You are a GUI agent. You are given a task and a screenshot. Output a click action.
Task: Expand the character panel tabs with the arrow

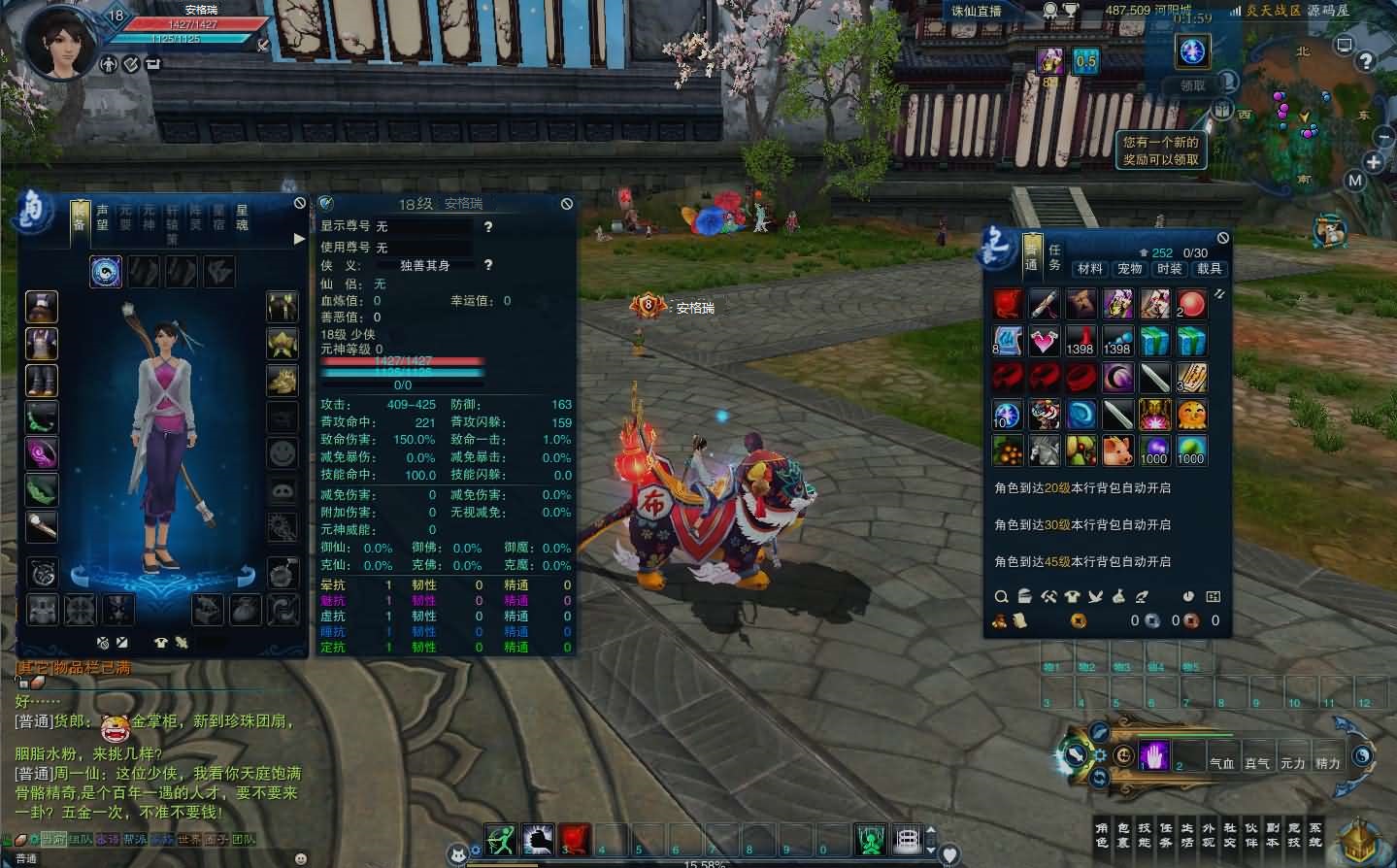[x=298, y=238]
